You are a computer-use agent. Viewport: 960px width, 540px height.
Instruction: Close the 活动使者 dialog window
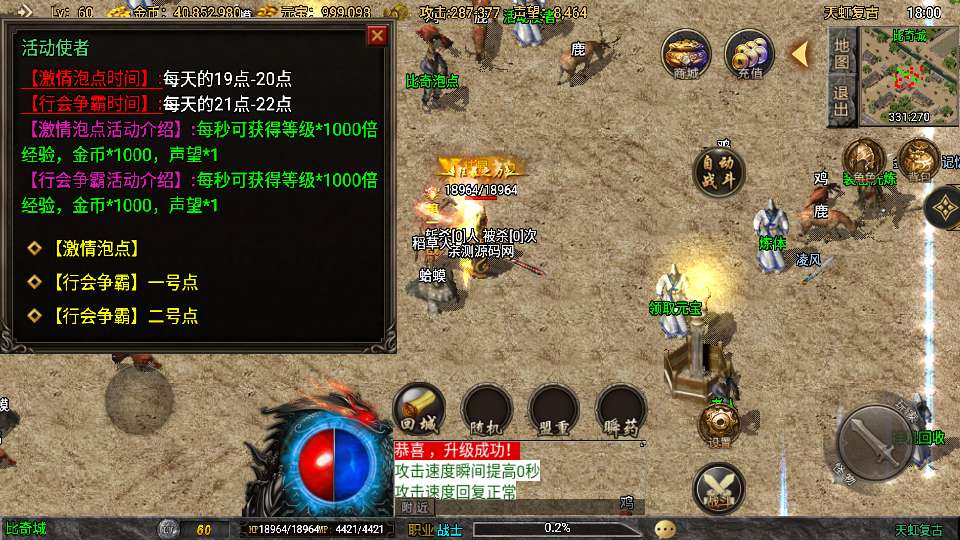pyautogui.click(x=377, y=36)
